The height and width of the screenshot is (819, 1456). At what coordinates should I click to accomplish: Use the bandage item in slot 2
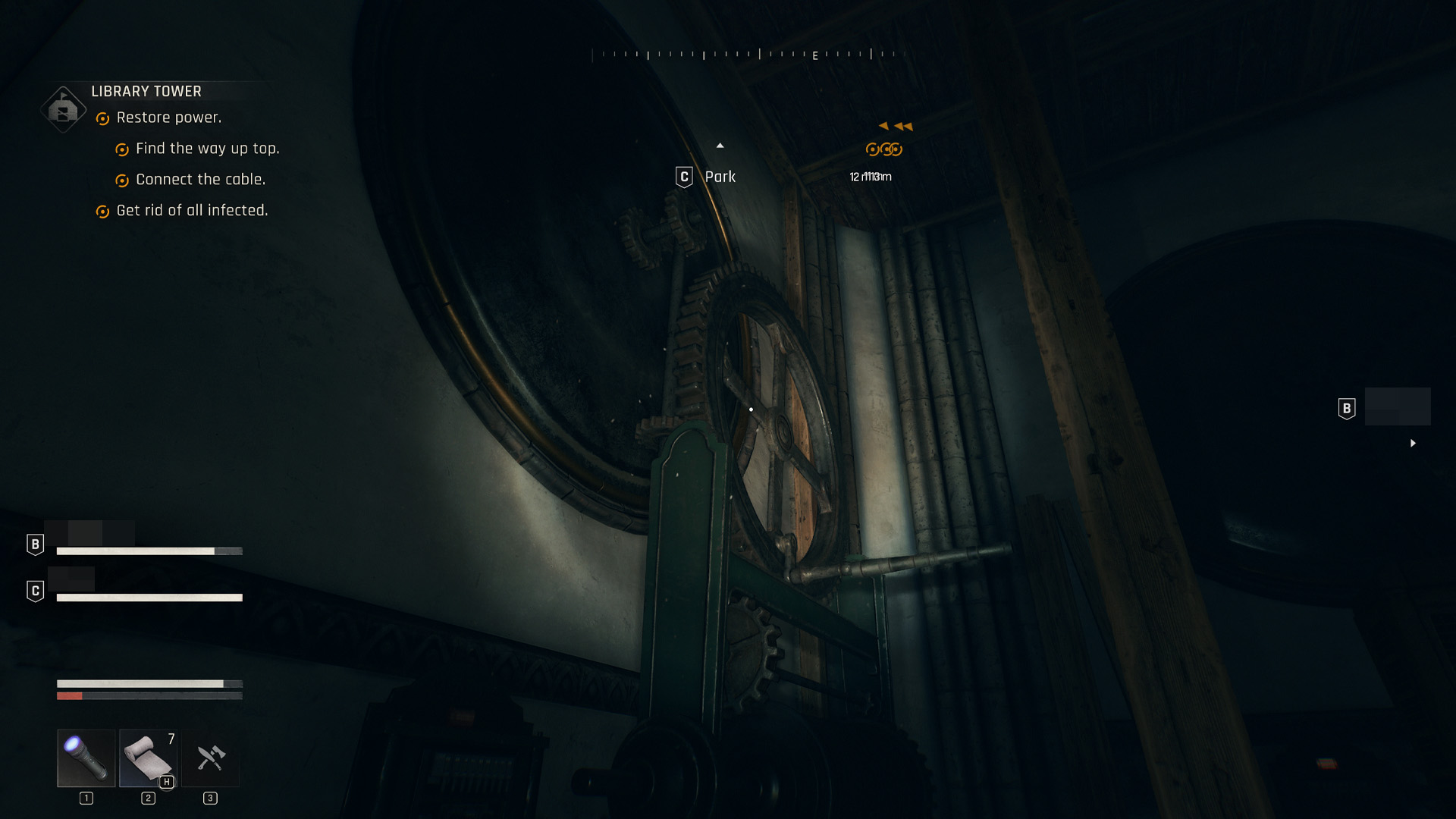pos(148,758)
